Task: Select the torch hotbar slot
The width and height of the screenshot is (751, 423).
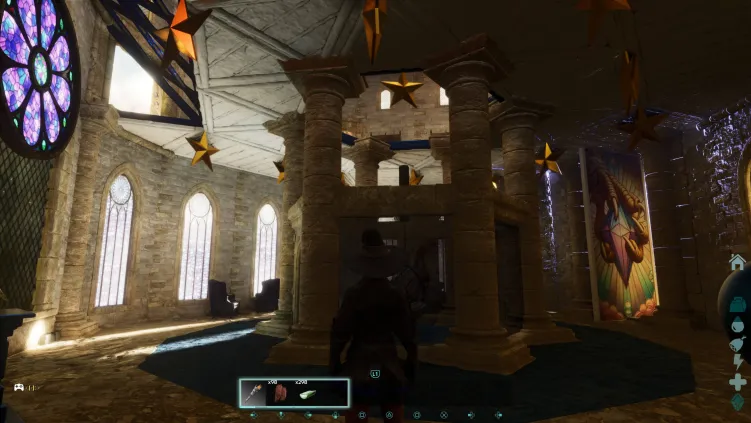Action: pos(254,393)
